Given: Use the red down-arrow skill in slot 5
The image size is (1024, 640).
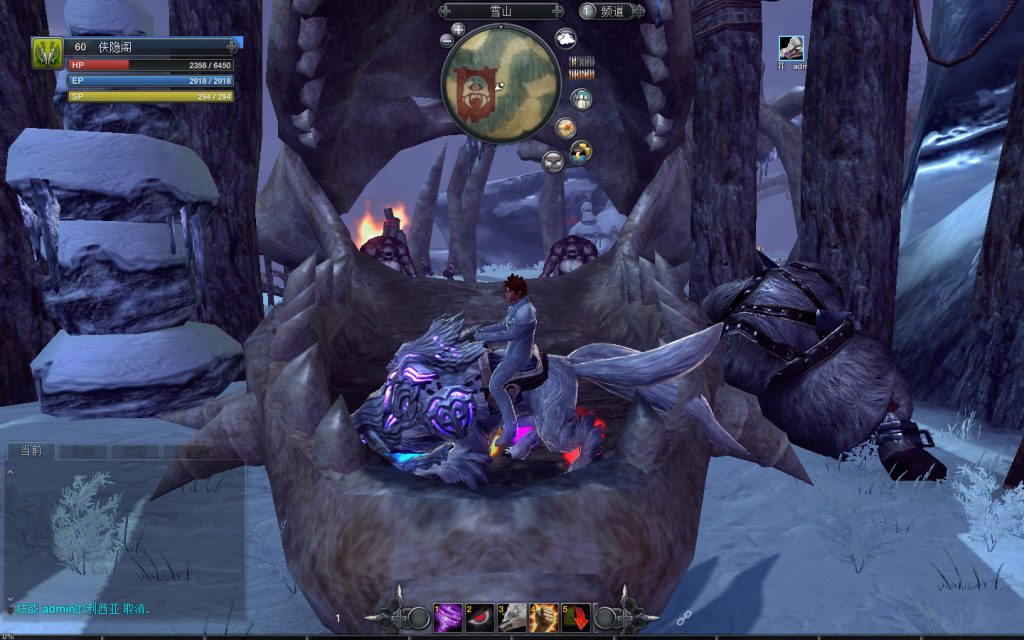Looking at the screenshot, I should click(576, 617).
